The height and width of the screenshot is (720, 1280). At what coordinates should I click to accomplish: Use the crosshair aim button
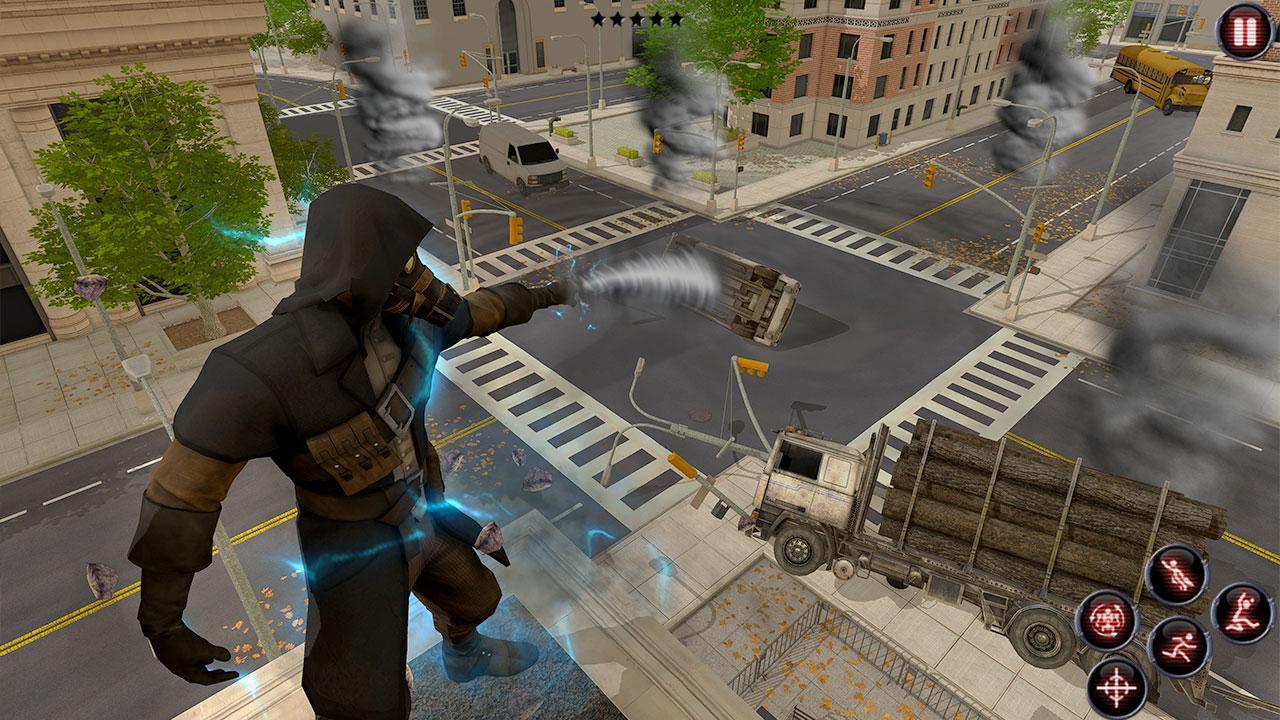(1116, 687)
